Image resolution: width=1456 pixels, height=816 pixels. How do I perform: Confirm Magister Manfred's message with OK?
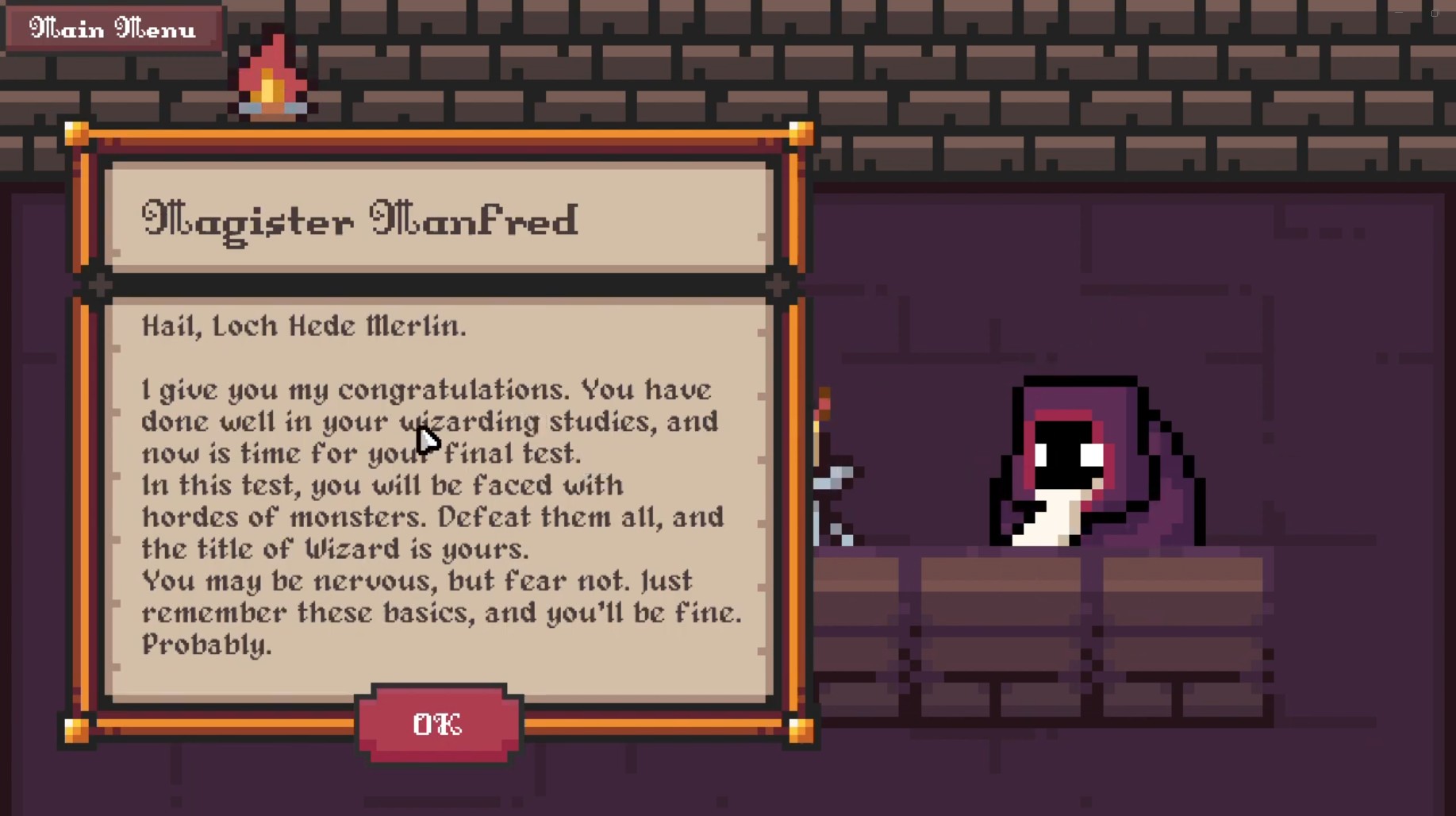pyautogui.click(x=438, y=723)
